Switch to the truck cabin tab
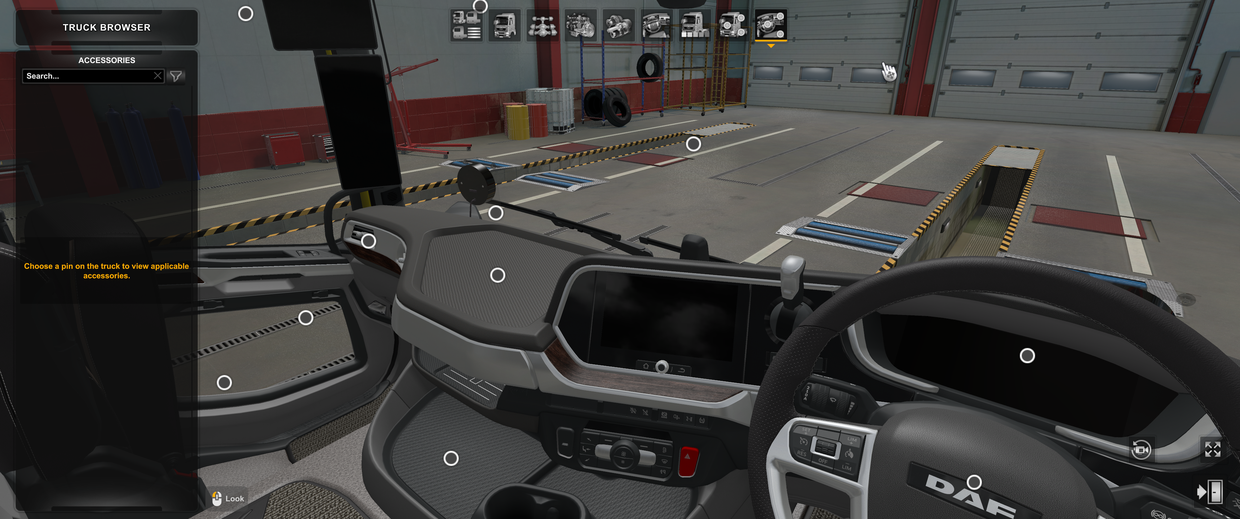 [504, 25]
